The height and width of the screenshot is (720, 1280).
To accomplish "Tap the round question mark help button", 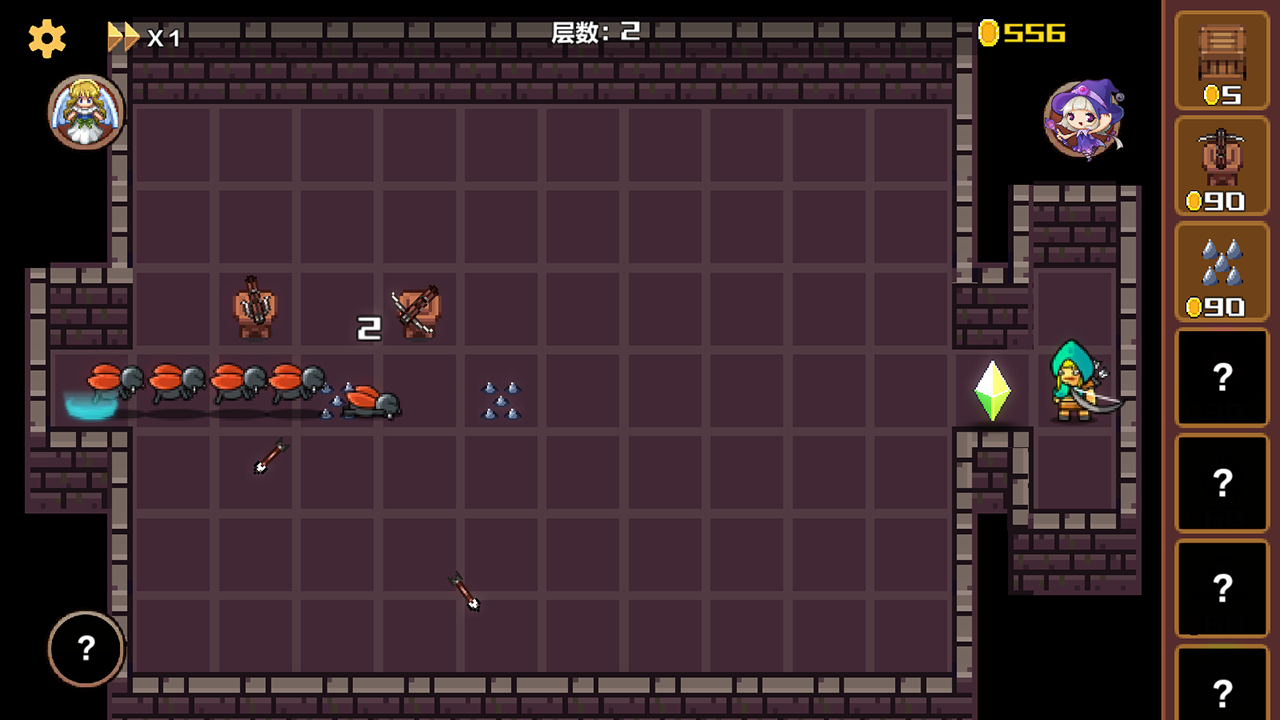I will click(86, 649).
